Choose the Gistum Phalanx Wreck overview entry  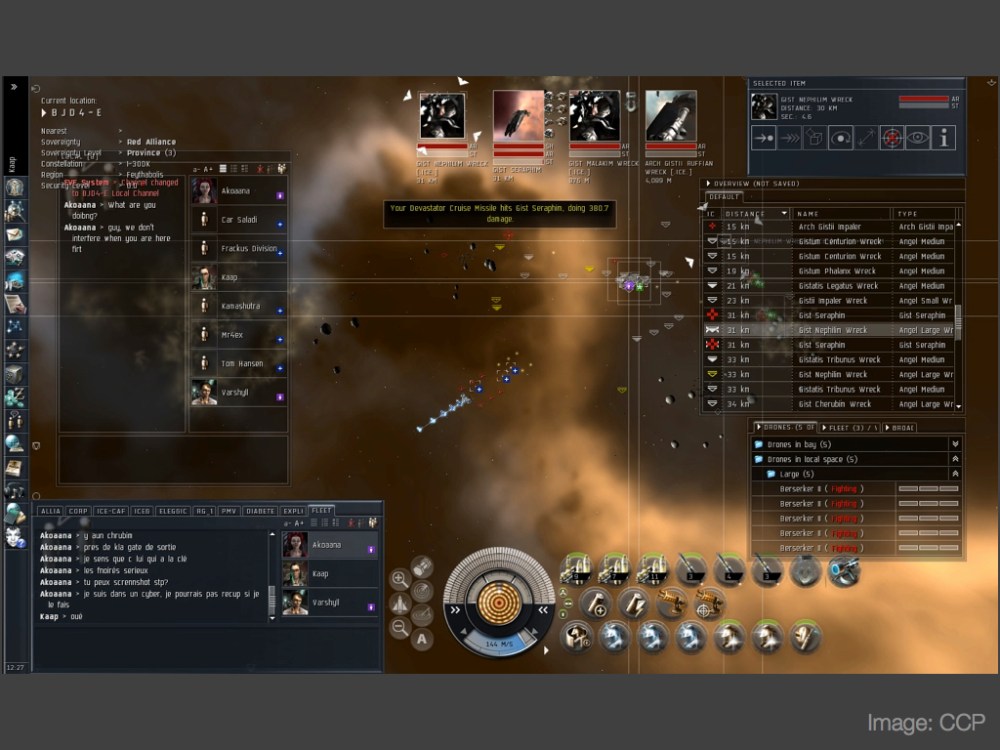(836, 271)
